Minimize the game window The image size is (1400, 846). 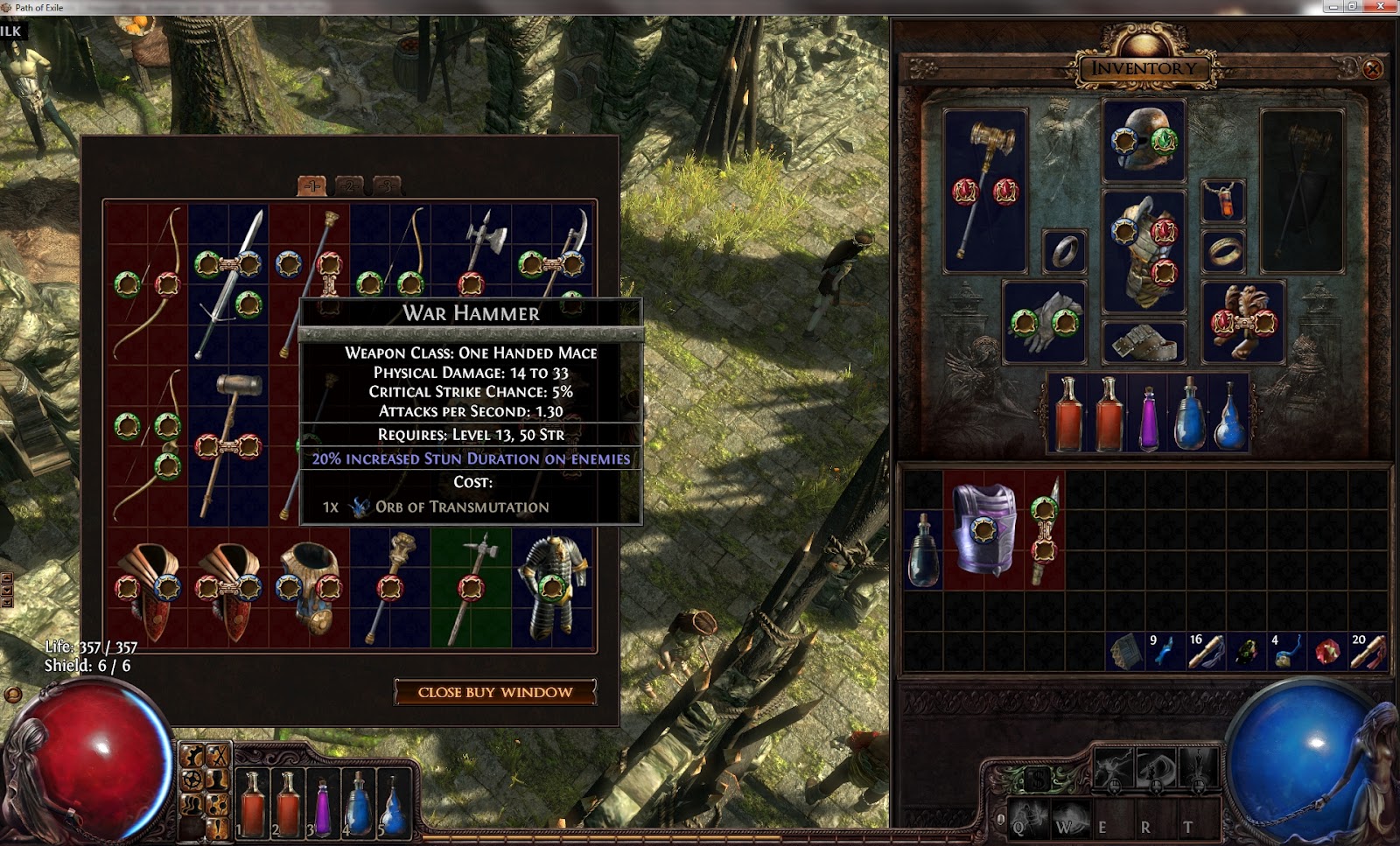click(1333, 6)
